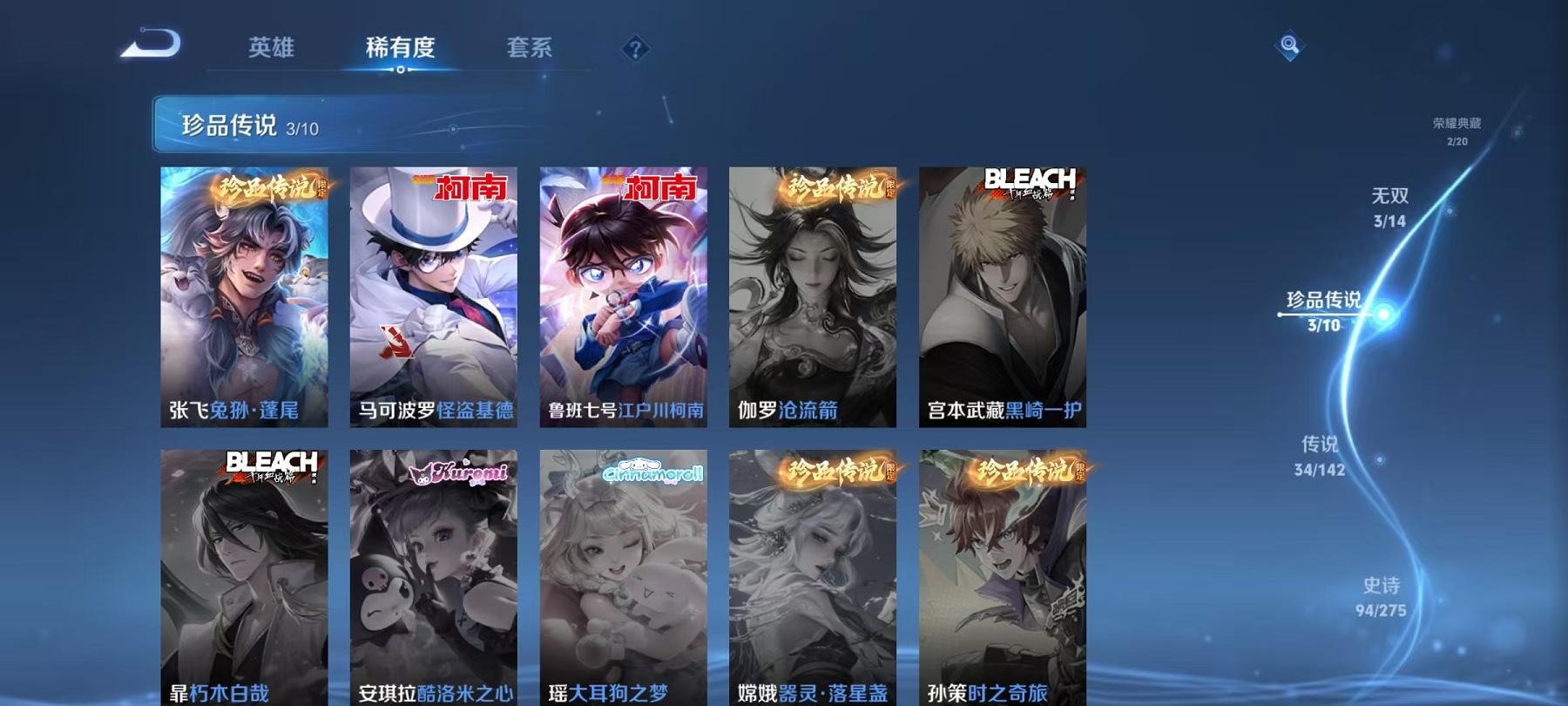Screen dimensions: 1568x706
Task: Switch to the 英雄 tab
Action: 271,50
